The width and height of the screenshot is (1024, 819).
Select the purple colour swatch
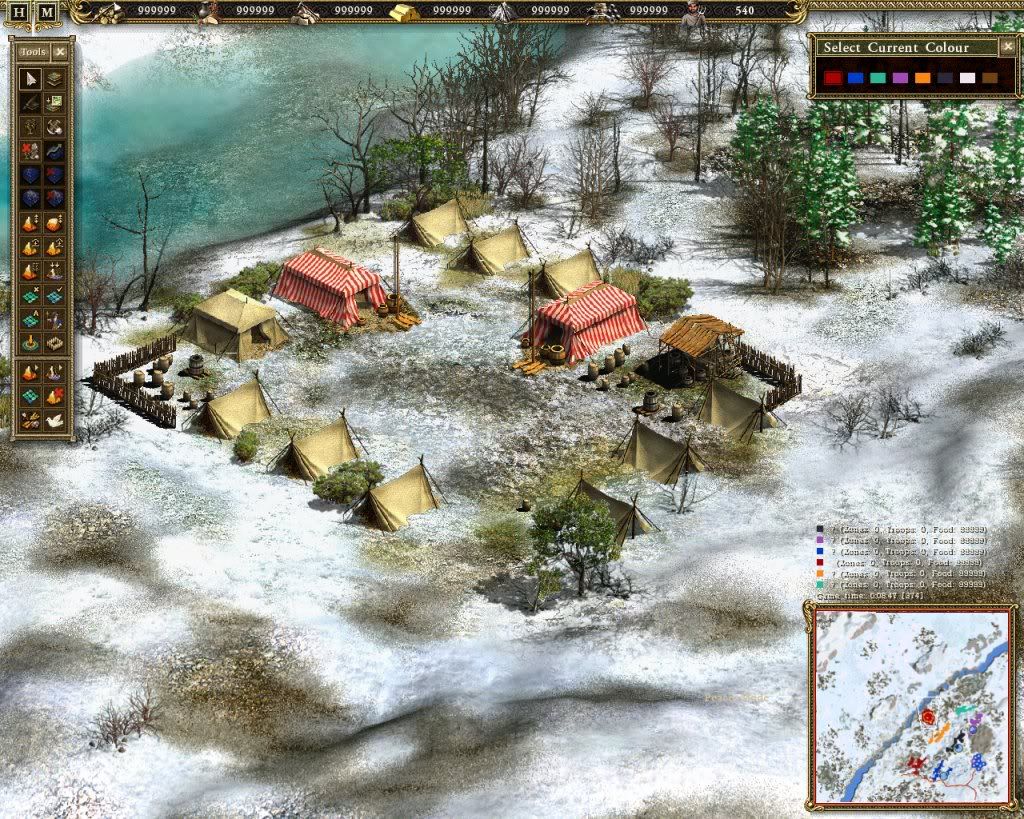pos(899,77)
